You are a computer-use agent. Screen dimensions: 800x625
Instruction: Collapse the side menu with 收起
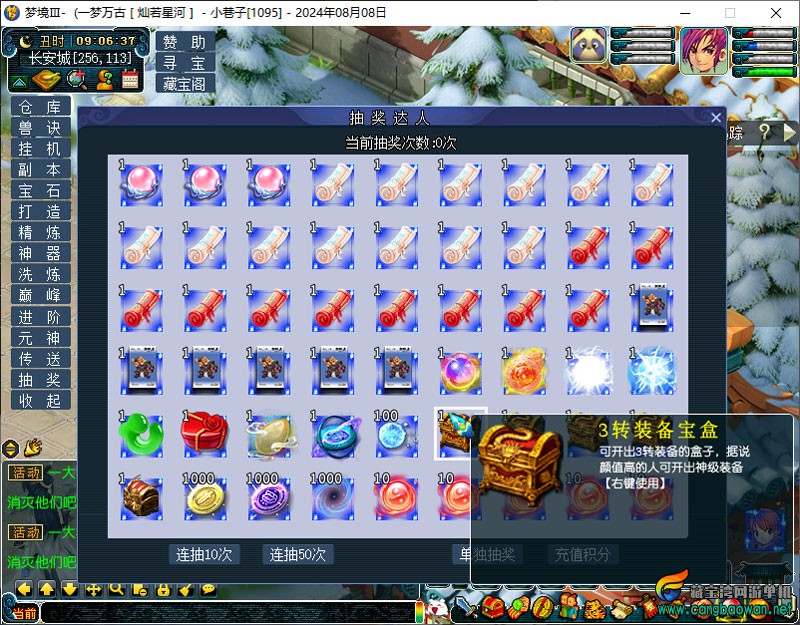coord(40,400)
